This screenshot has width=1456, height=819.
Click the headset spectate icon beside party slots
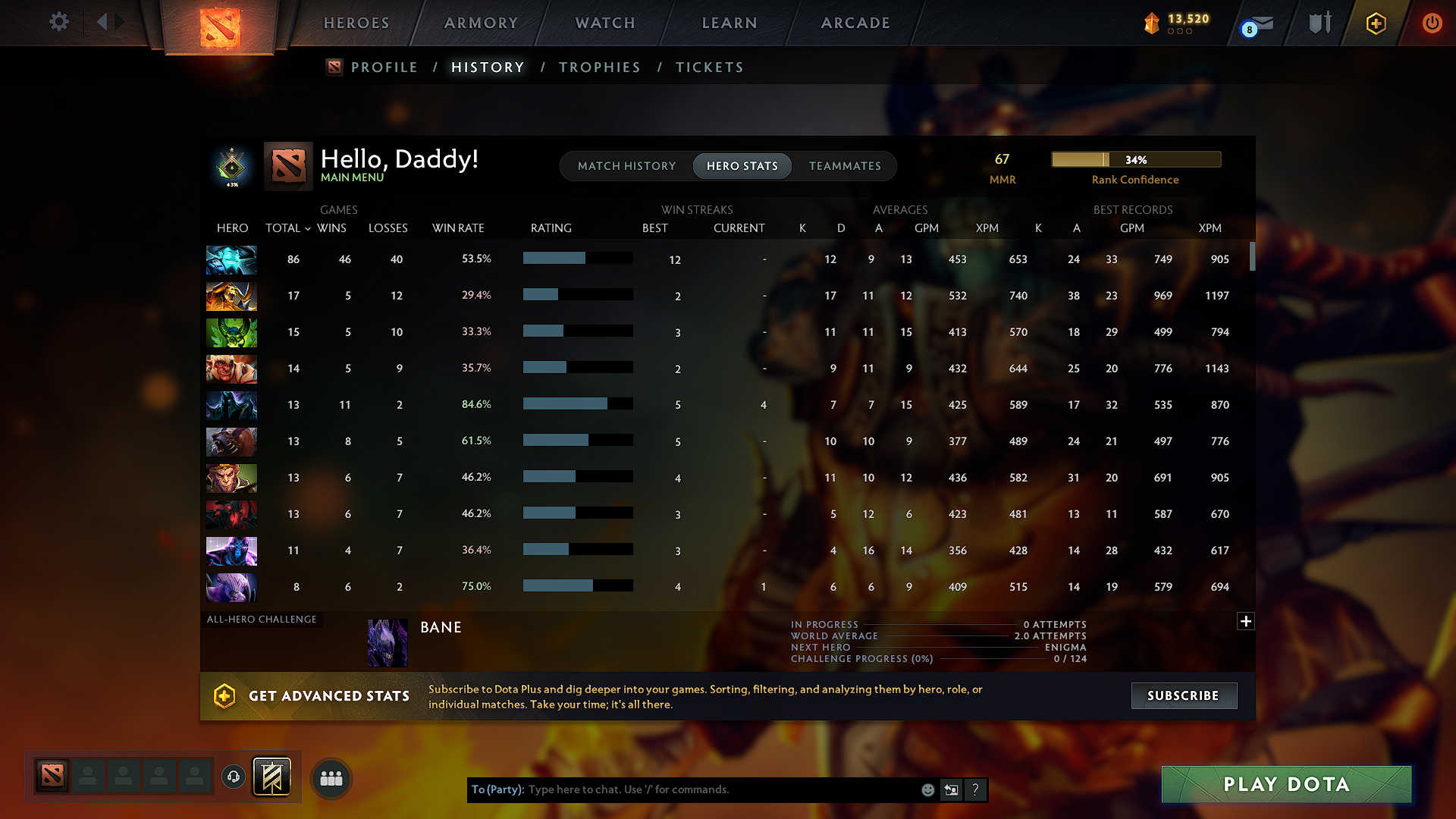coord(232,776)
